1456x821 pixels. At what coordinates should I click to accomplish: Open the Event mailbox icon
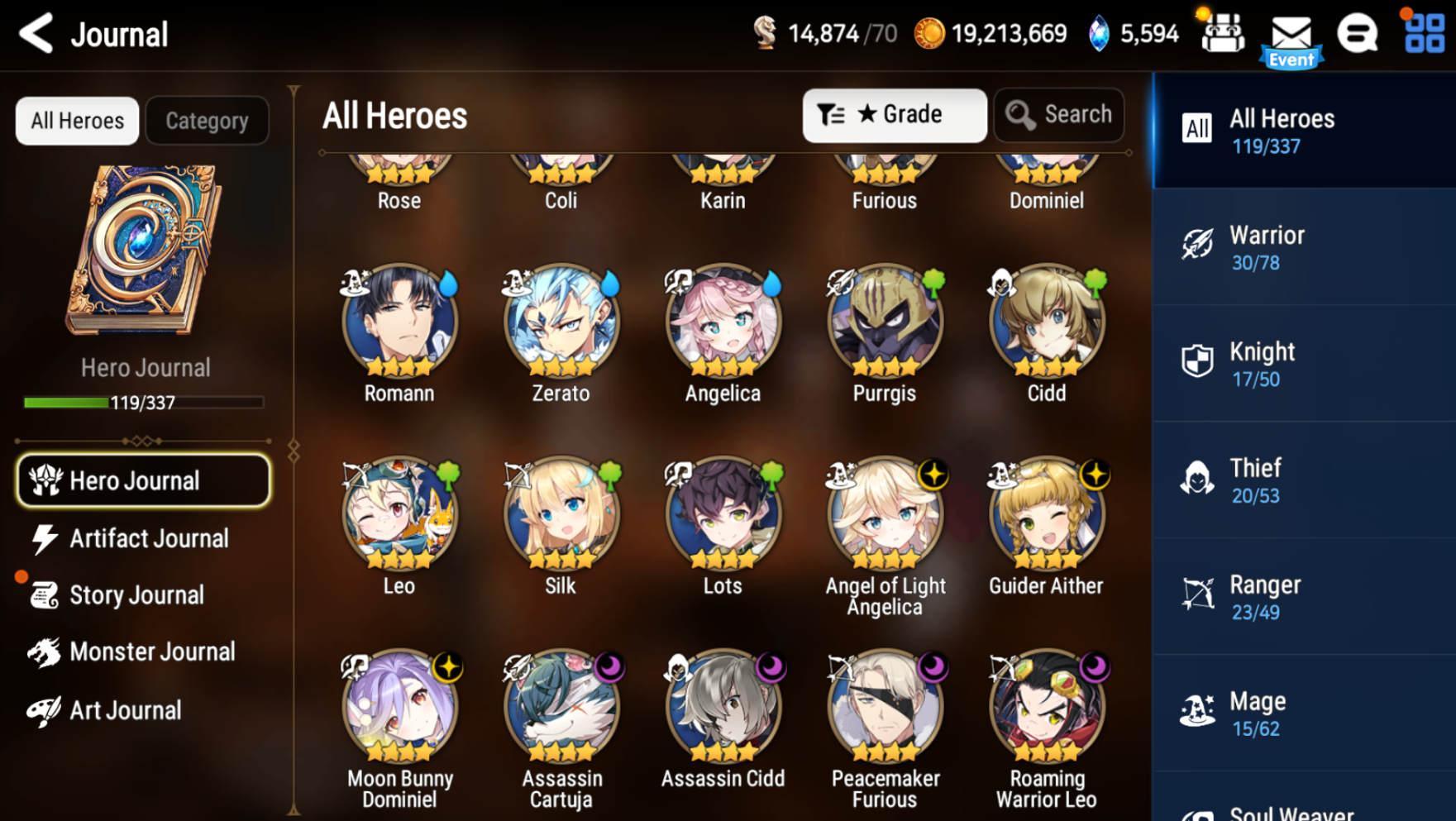tap(1291, 38)
